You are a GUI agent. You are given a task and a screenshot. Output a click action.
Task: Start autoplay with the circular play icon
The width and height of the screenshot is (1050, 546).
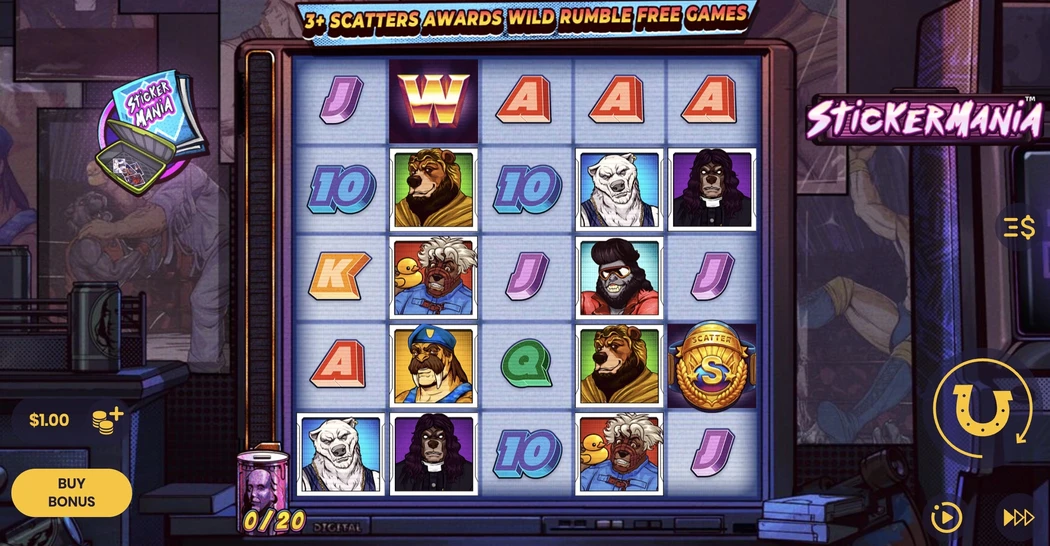pos(945,517)
